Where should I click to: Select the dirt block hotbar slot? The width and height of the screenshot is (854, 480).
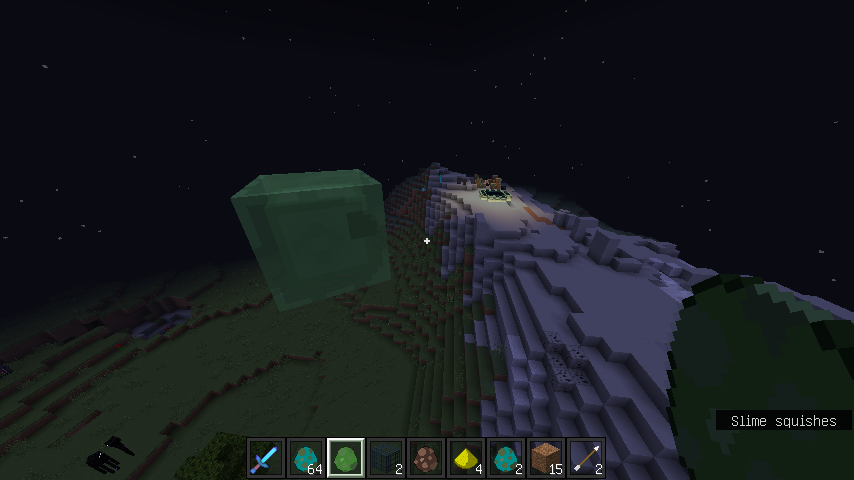click(546, 458)
